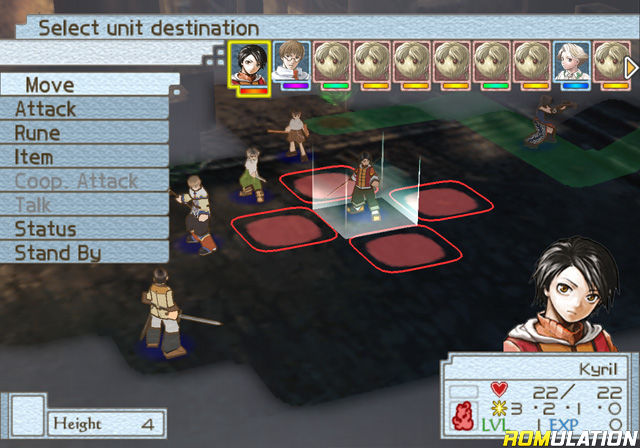Click the turn-order bar's right arrow
This screenshot has width=640, height=448.
tap(632, 66)
